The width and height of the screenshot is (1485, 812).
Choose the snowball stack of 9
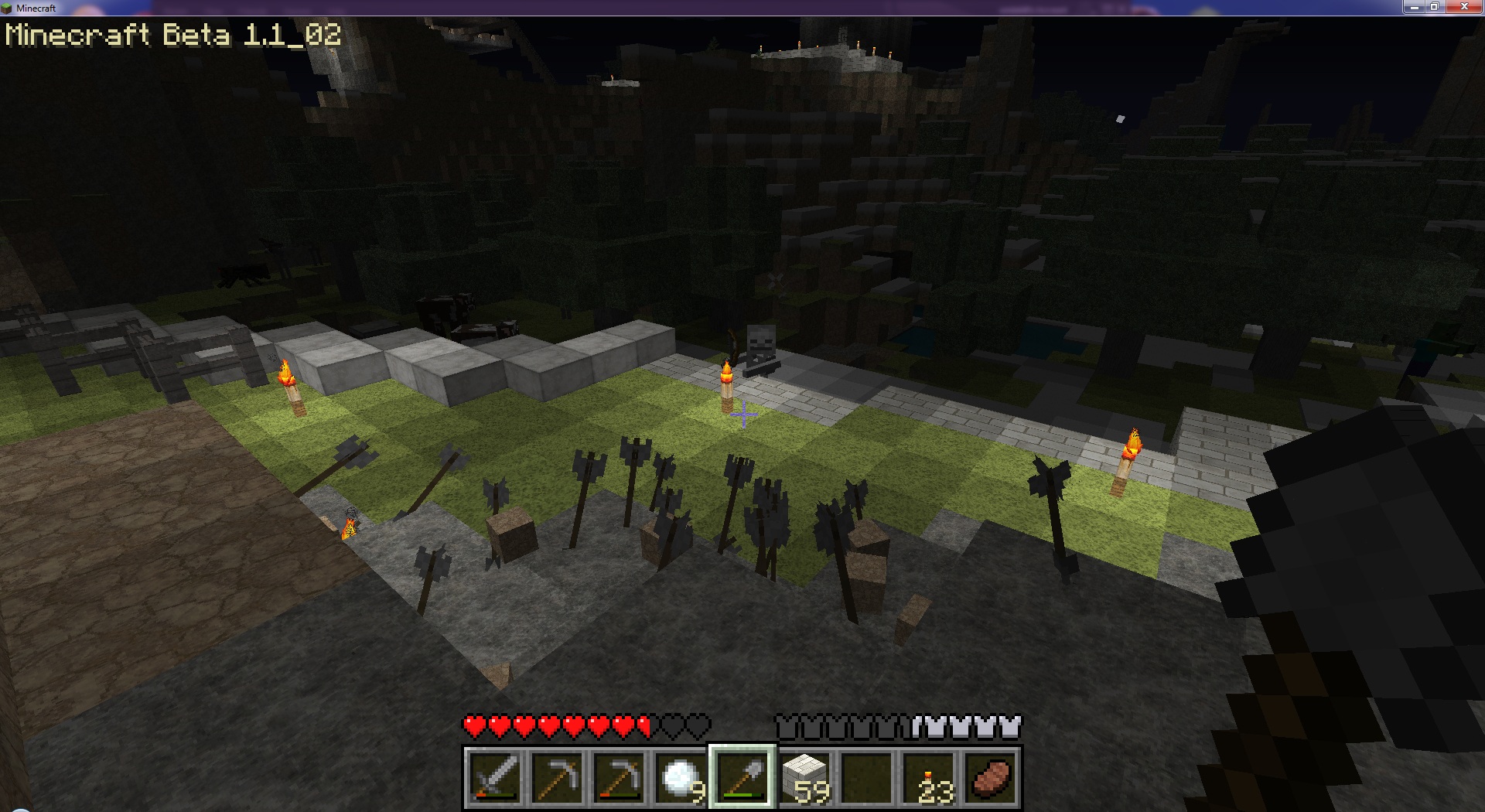[x=681, y=777]
